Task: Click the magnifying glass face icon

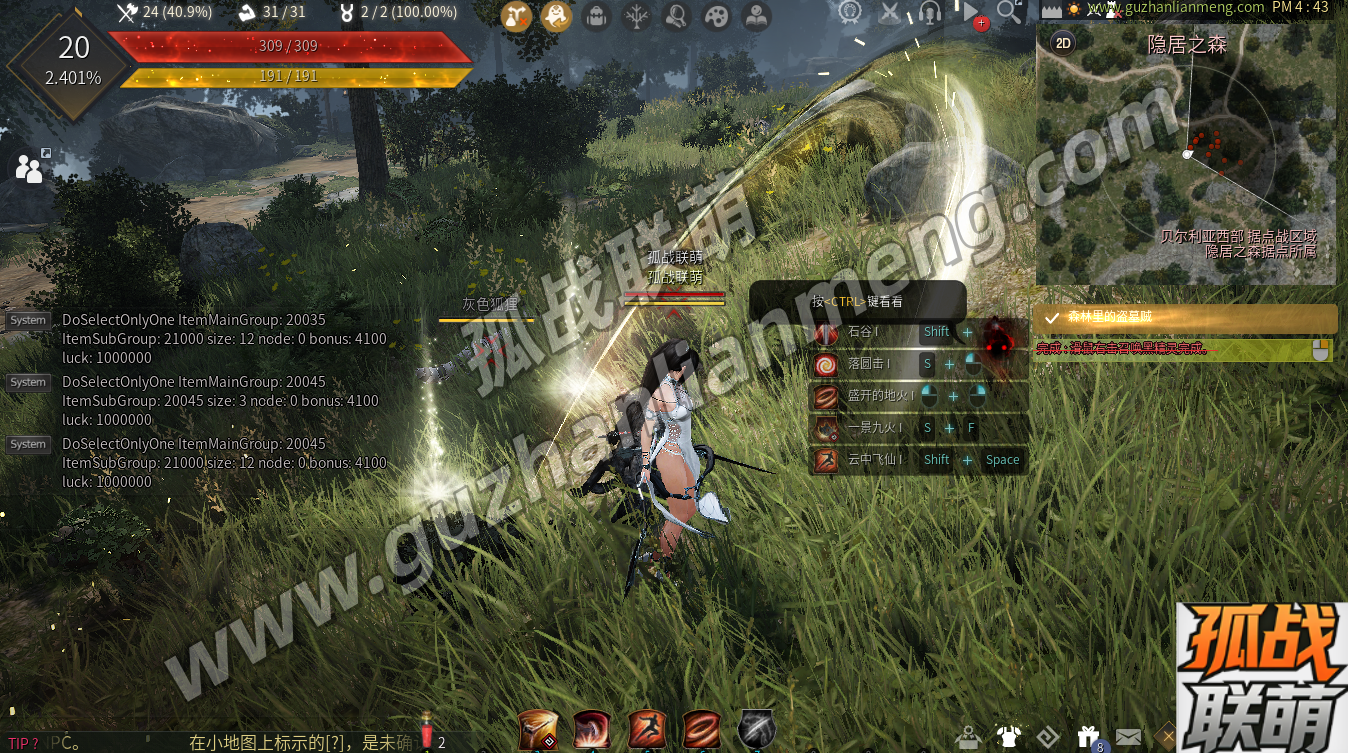Action: pos(677,15)
